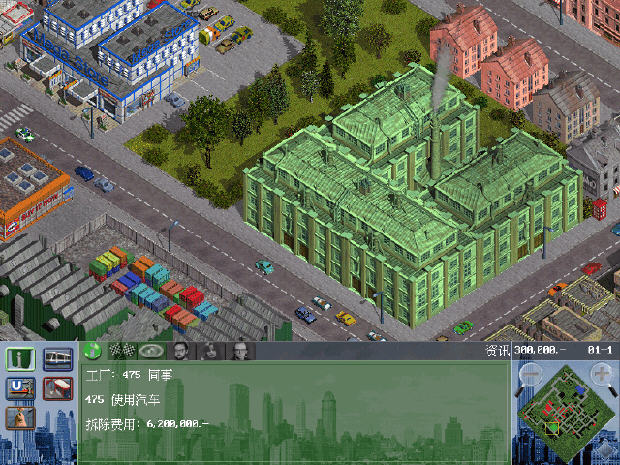The image size is (620, 465).
Task: Choose the subway station build button
Action: point(21,387)
